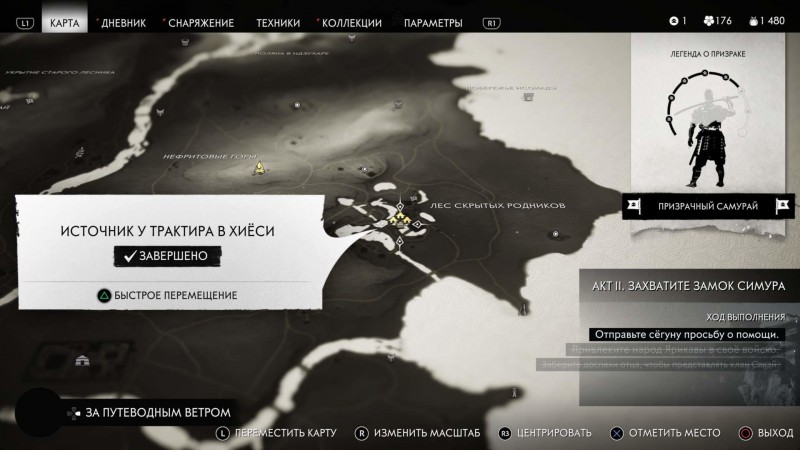Image resolution: width=800 pixels, height=450 pixels.
Task: Choose the Отправьте сёгуну просьбу о помощи objective
Action: [x=685, y=334]
